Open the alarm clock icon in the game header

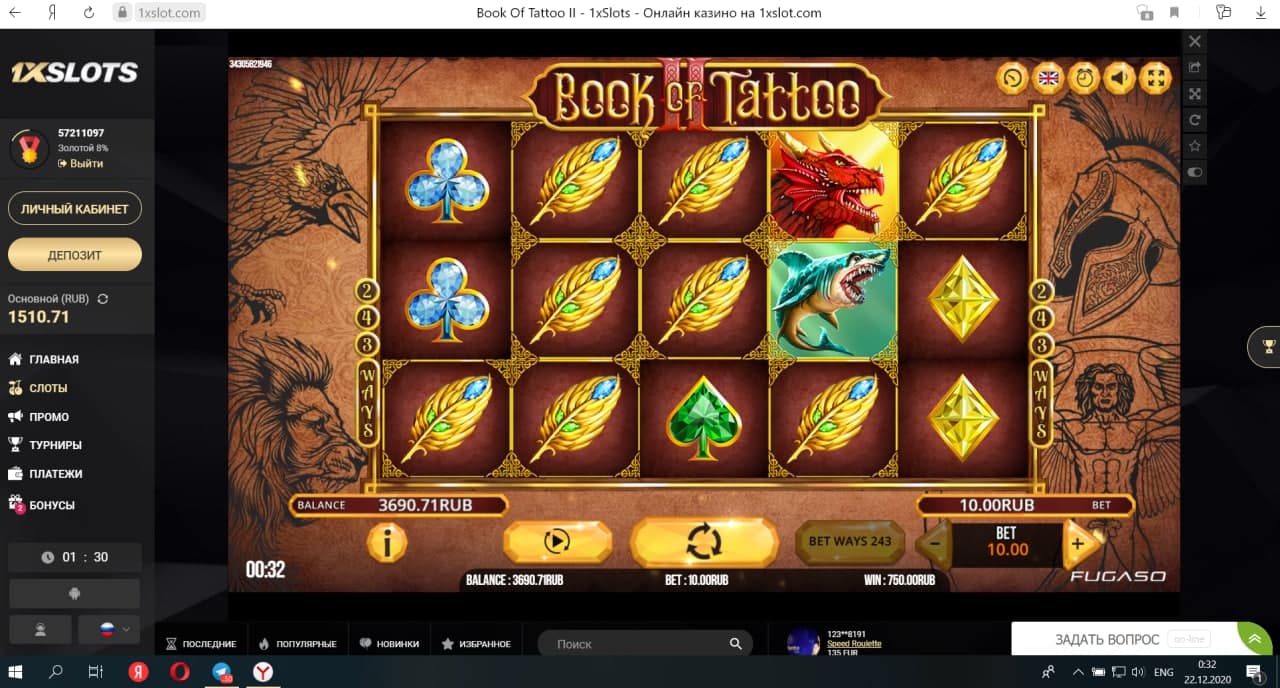click(x=1084, y=77)
